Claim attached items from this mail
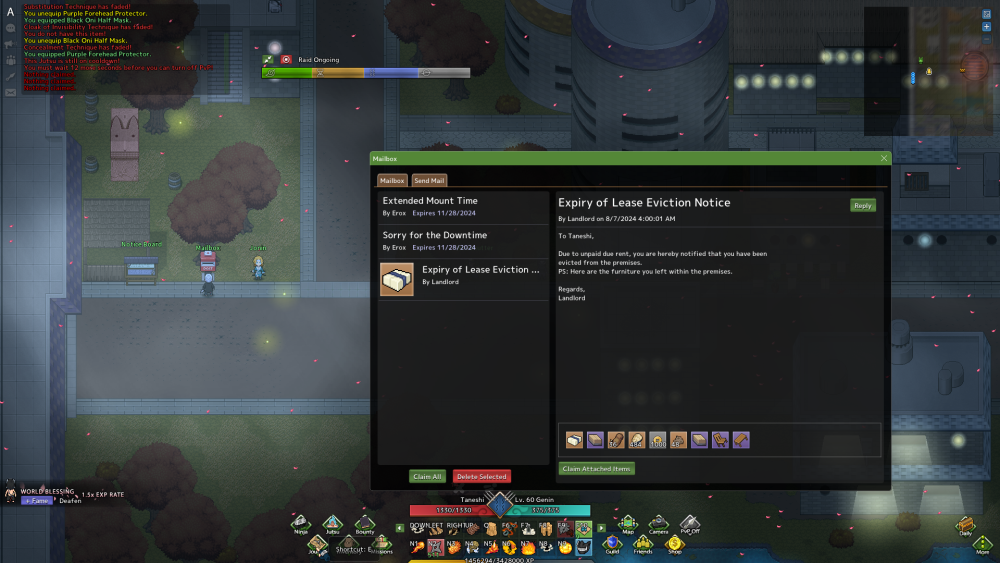 tap(596, 468)
